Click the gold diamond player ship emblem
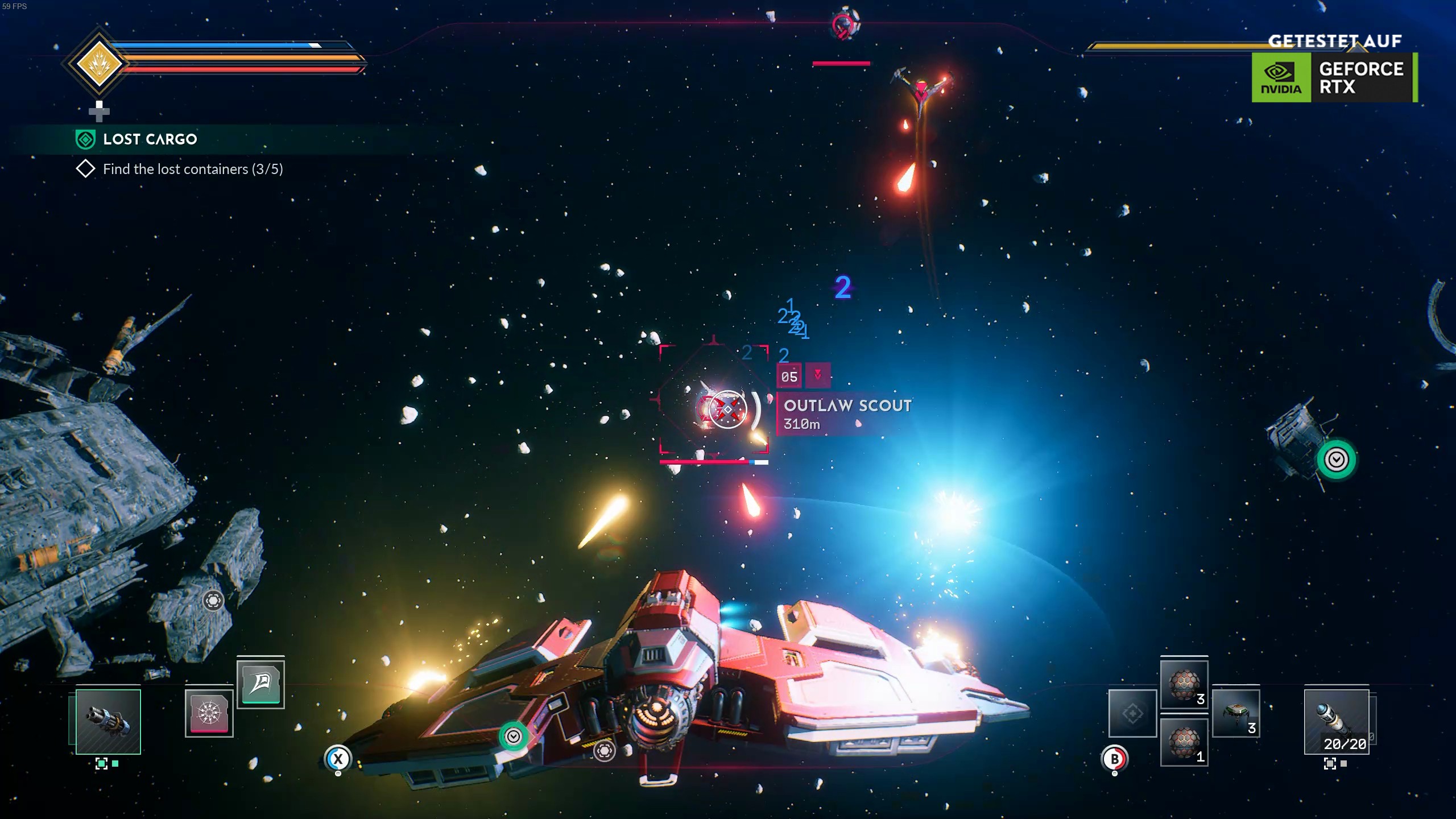The height and width of the screenshot is (819, 1456). 99,63
